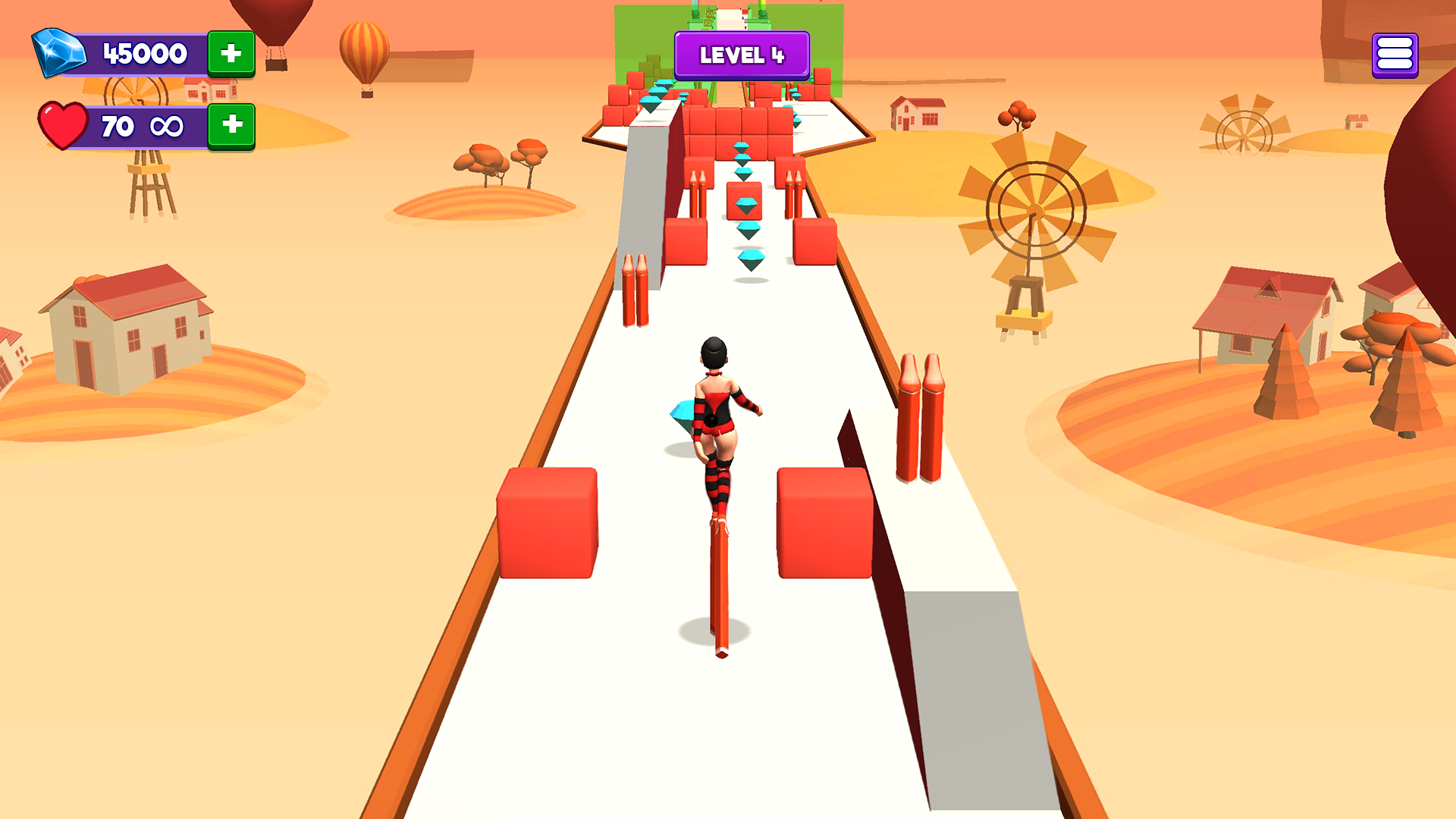The width and height of the screenshot is (1456, 819).
Task: Select the LEVEL 4 banner
Action: [742, 55]
